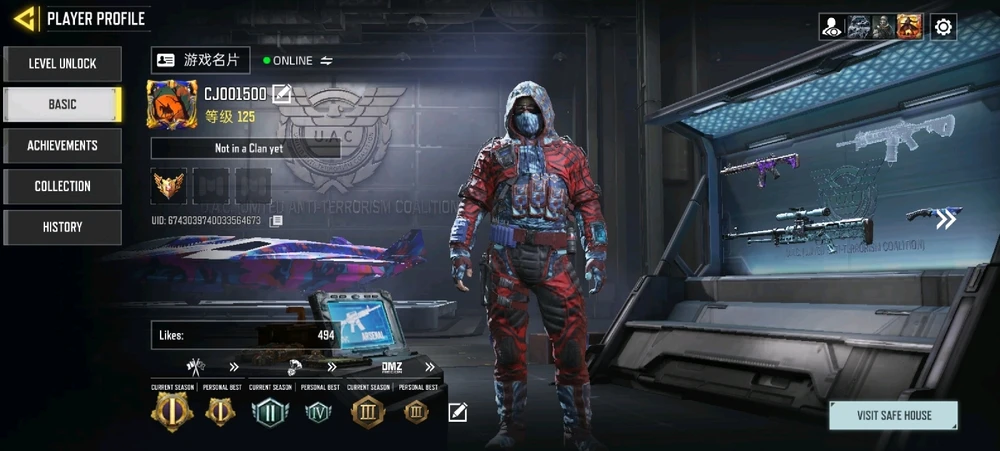Open the gold winged medal slot
1000x451 pixels.
click(x=169, y=185)
